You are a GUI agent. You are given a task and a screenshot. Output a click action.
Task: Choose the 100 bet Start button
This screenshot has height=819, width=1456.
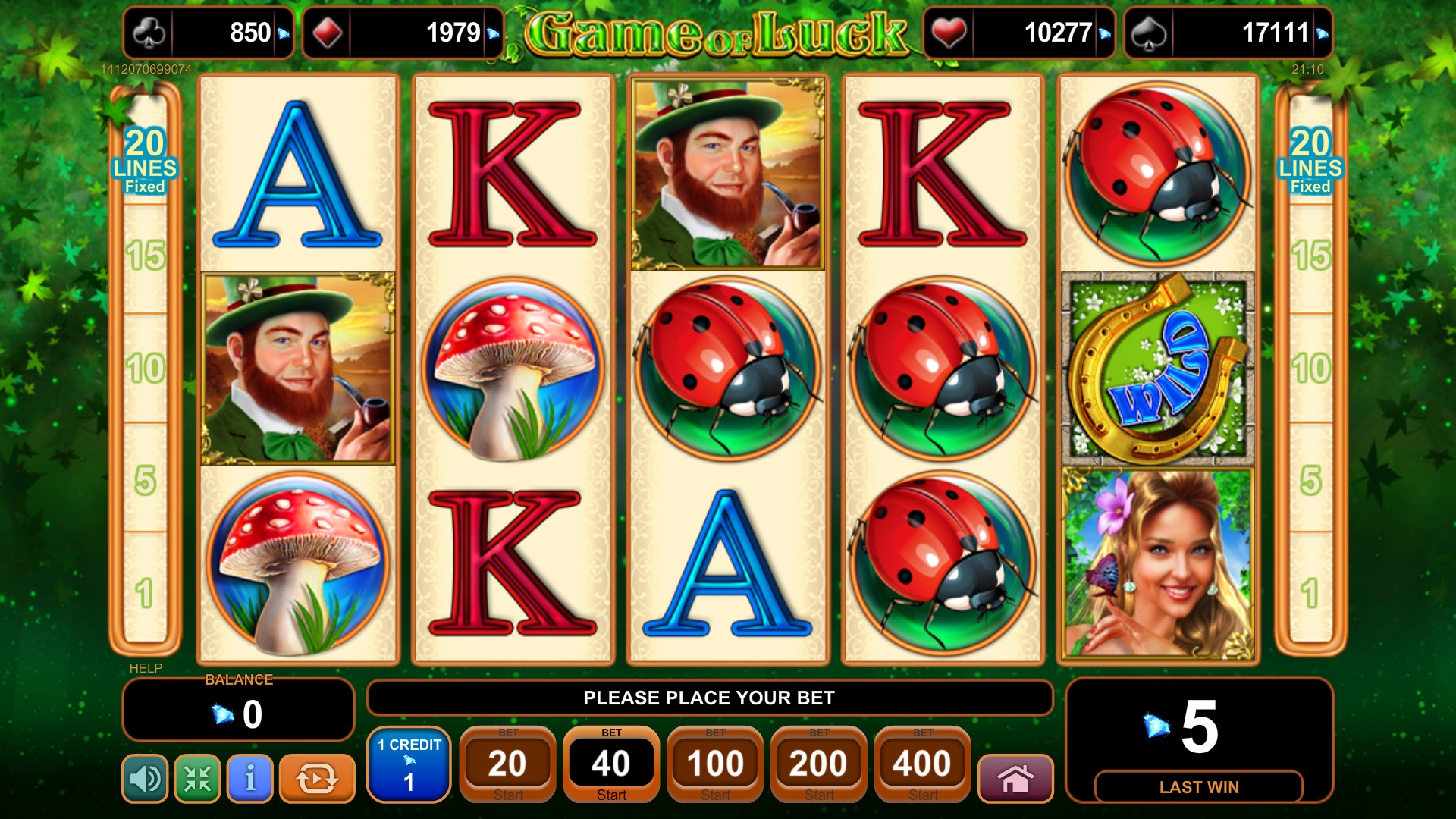point(715,764)
